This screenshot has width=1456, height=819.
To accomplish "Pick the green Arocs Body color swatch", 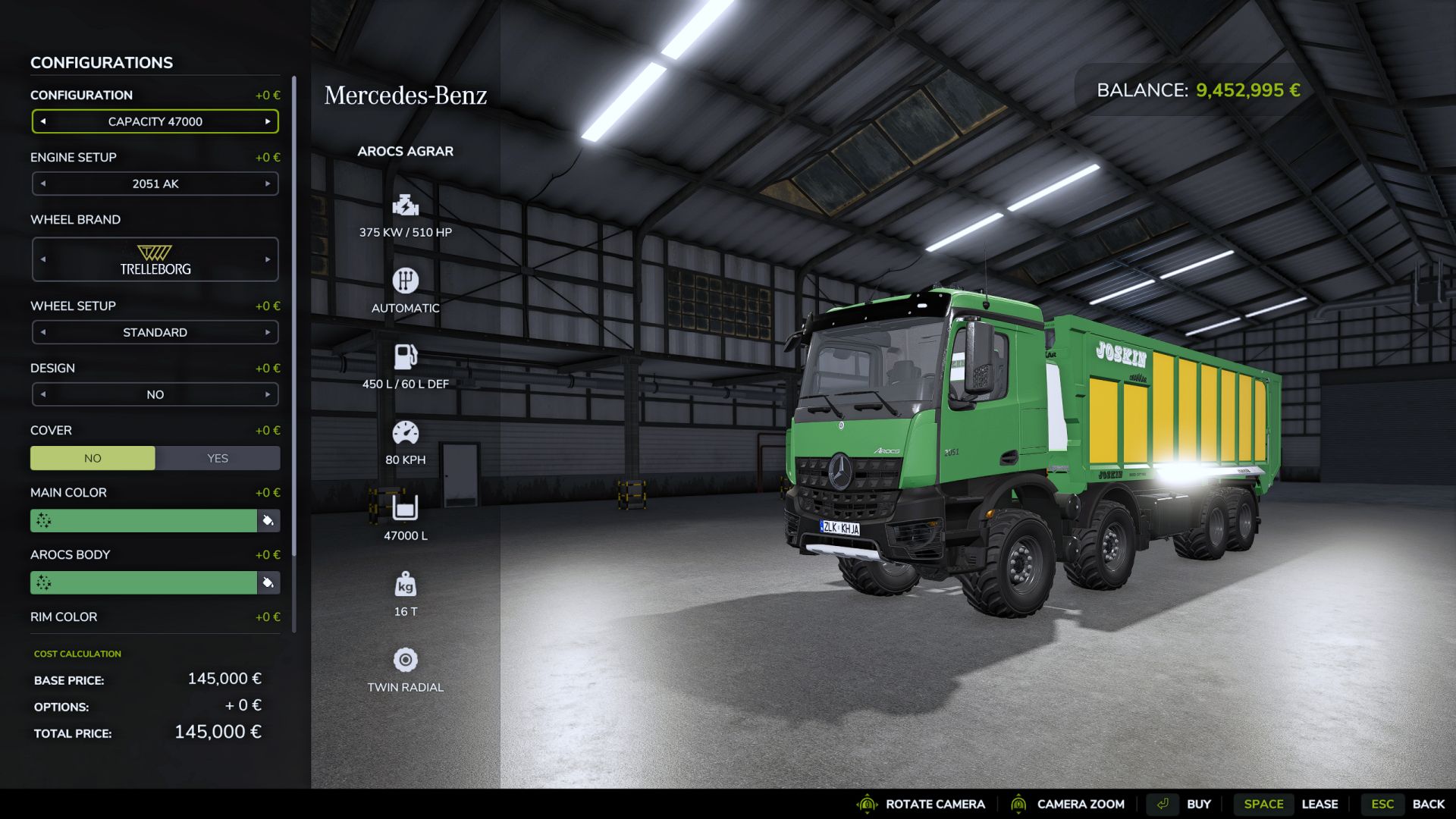I will (x=144, y=582).
